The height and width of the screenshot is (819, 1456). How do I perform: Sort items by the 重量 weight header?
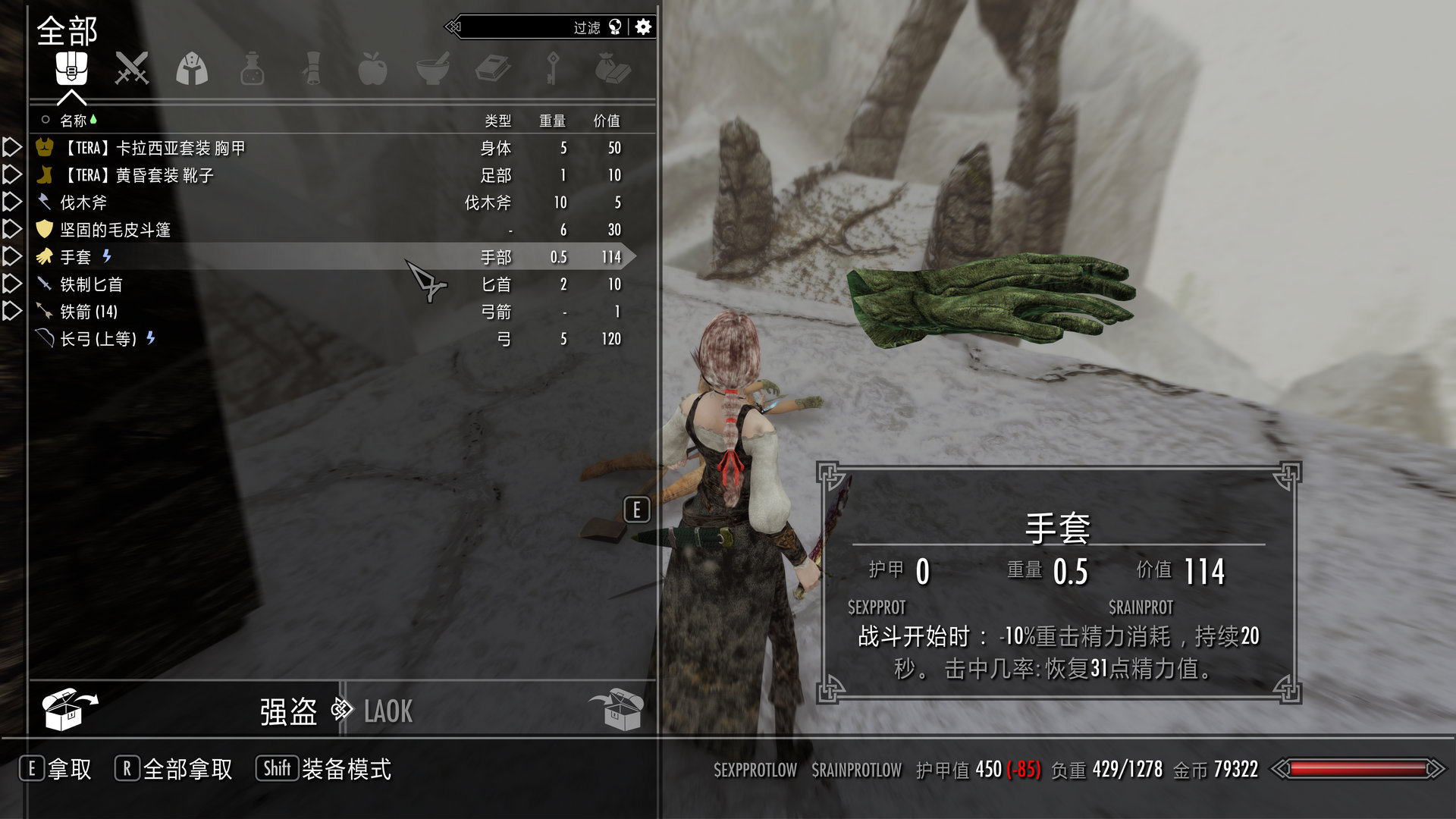click(x=552, y=121)
